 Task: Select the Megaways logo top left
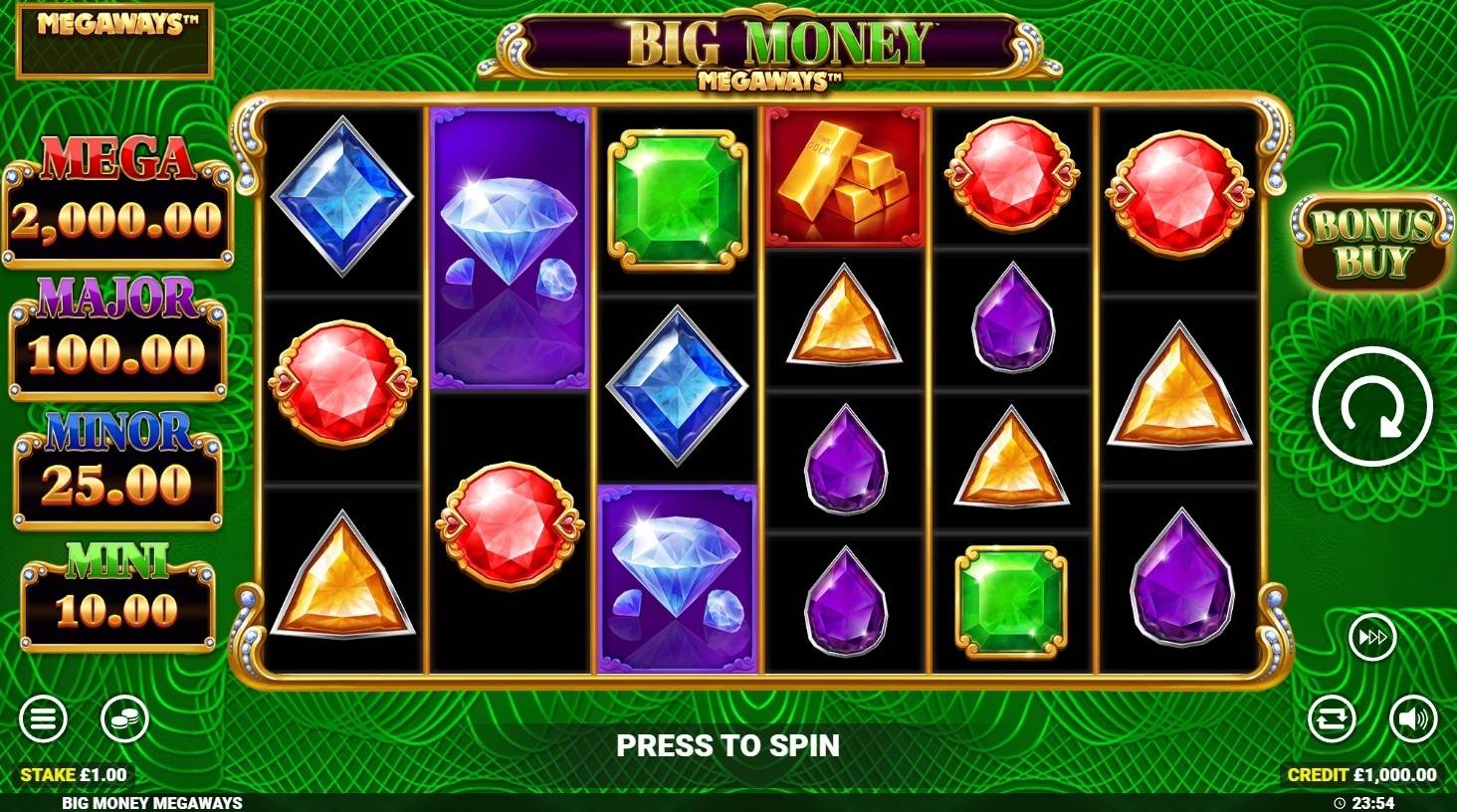tap(114, 42)
